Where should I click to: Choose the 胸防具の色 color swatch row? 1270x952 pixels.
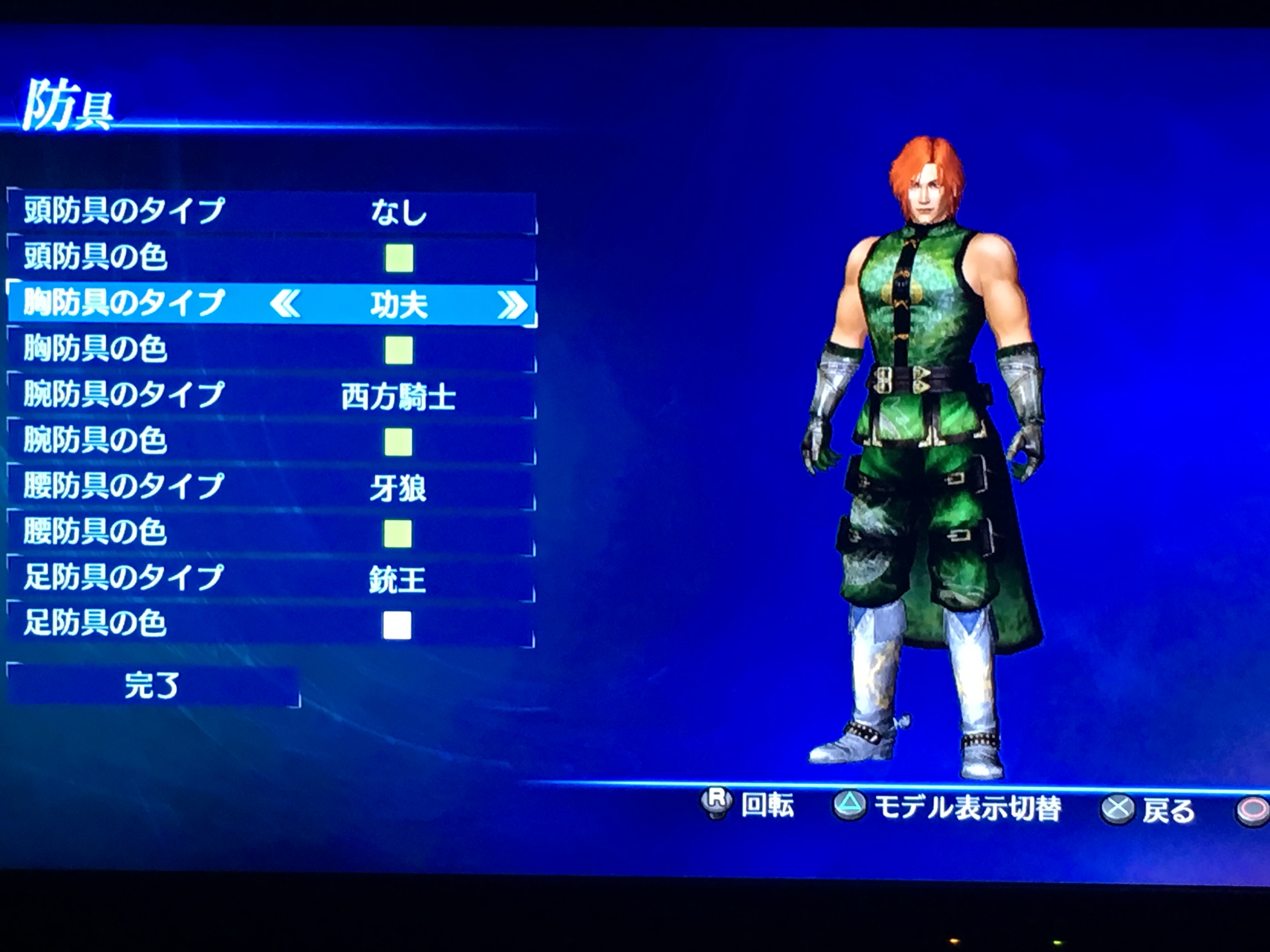pos(272,349)
